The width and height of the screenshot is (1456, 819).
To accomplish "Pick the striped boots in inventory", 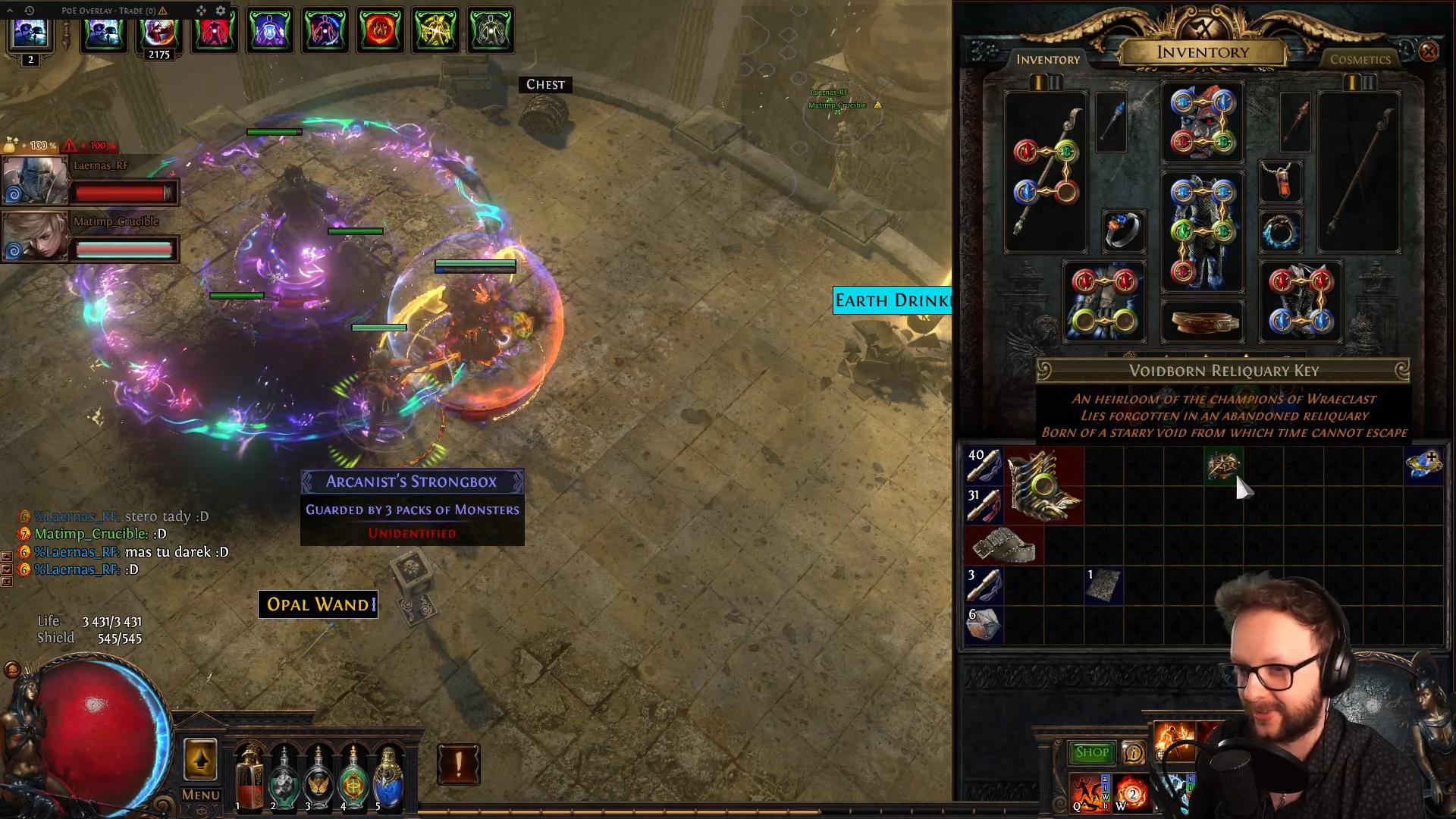I will (x=1044, y=485).
